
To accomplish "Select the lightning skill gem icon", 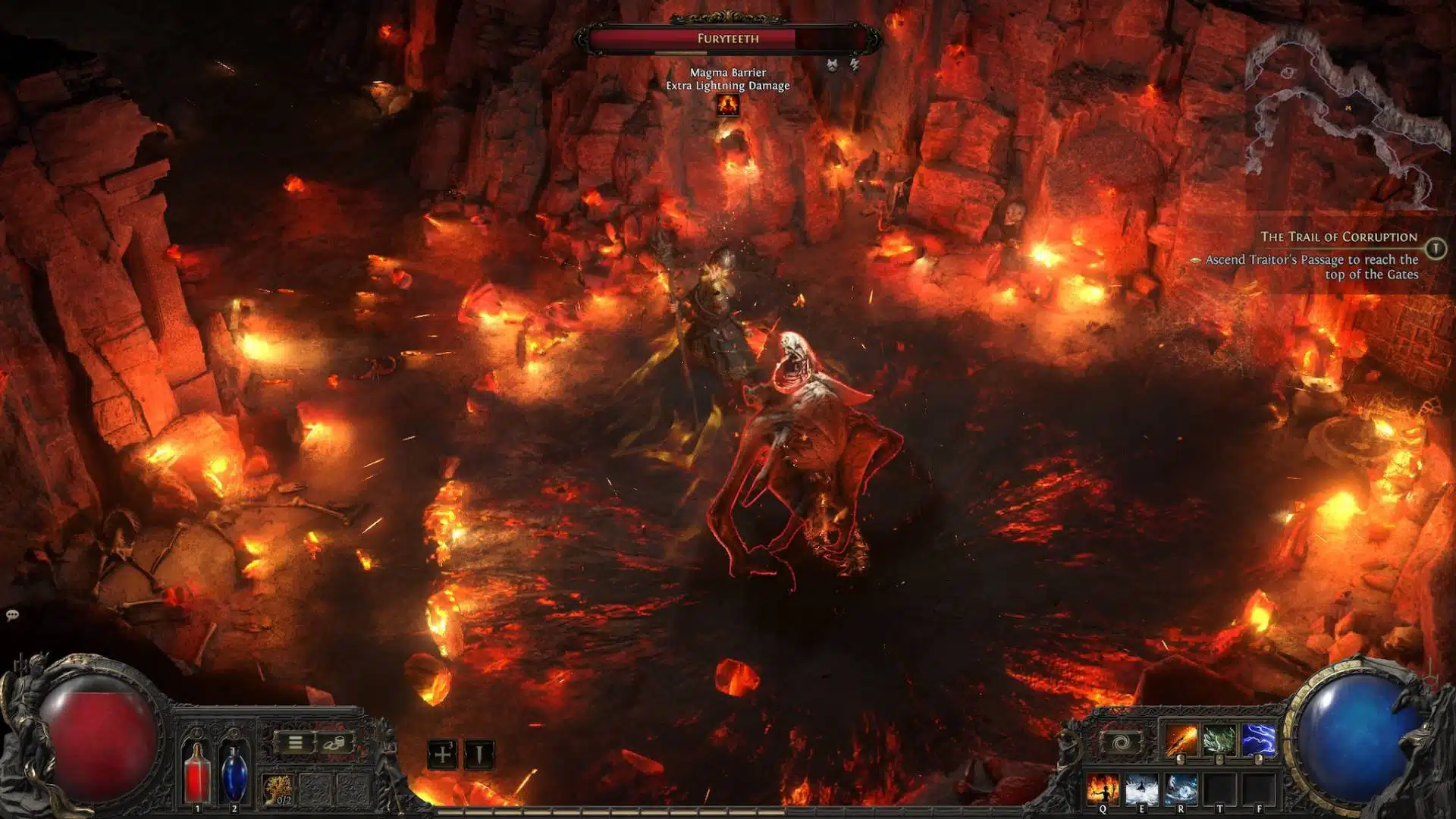I will (1258, 739).
